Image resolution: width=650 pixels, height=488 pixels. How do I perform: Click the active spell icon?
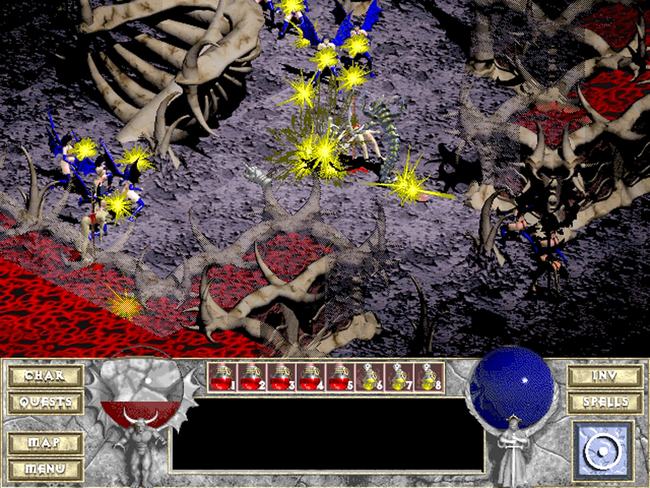603,449
